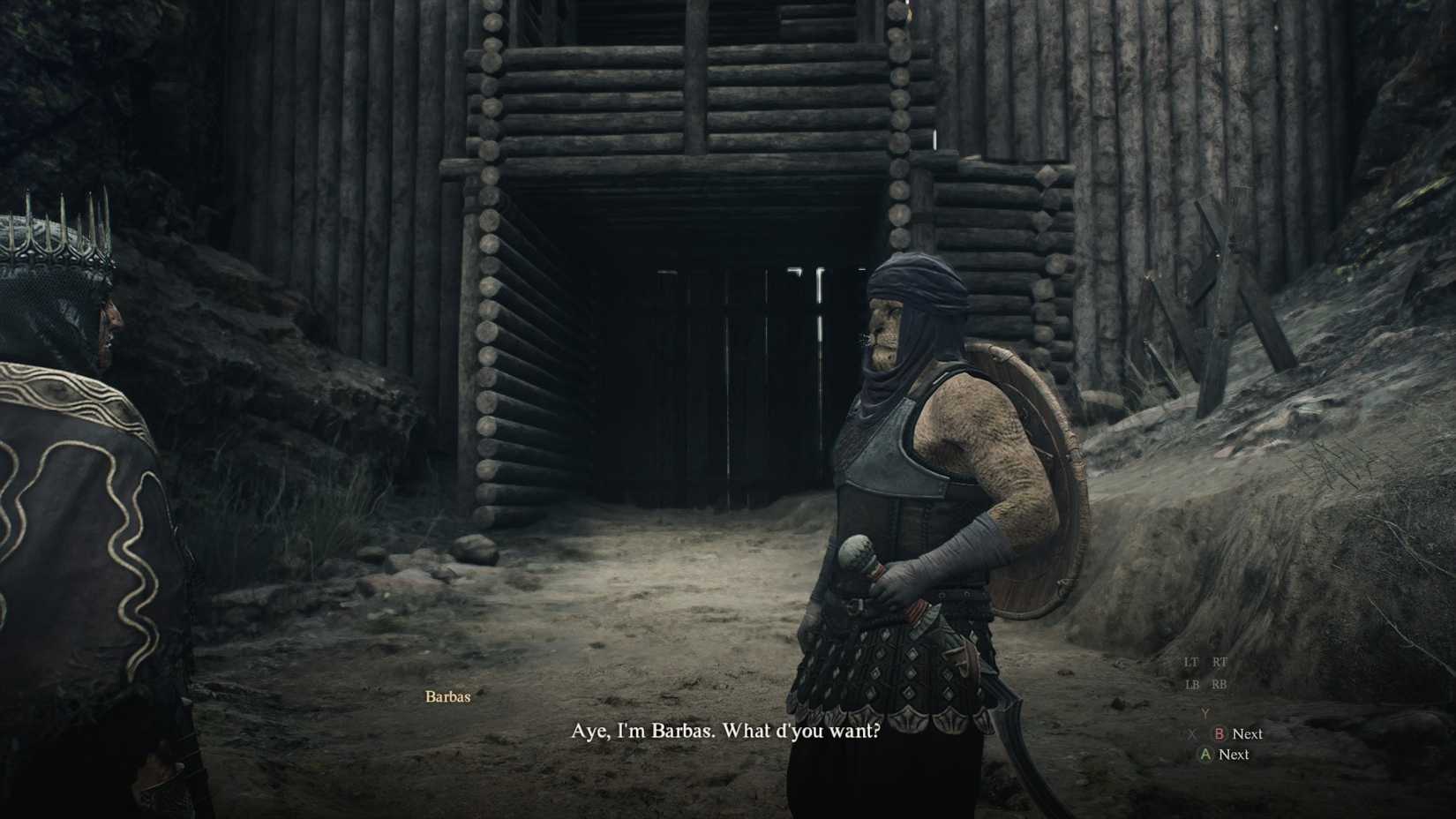Click the X button glyph
The image size is (1456, 819).
(1193, 733)
